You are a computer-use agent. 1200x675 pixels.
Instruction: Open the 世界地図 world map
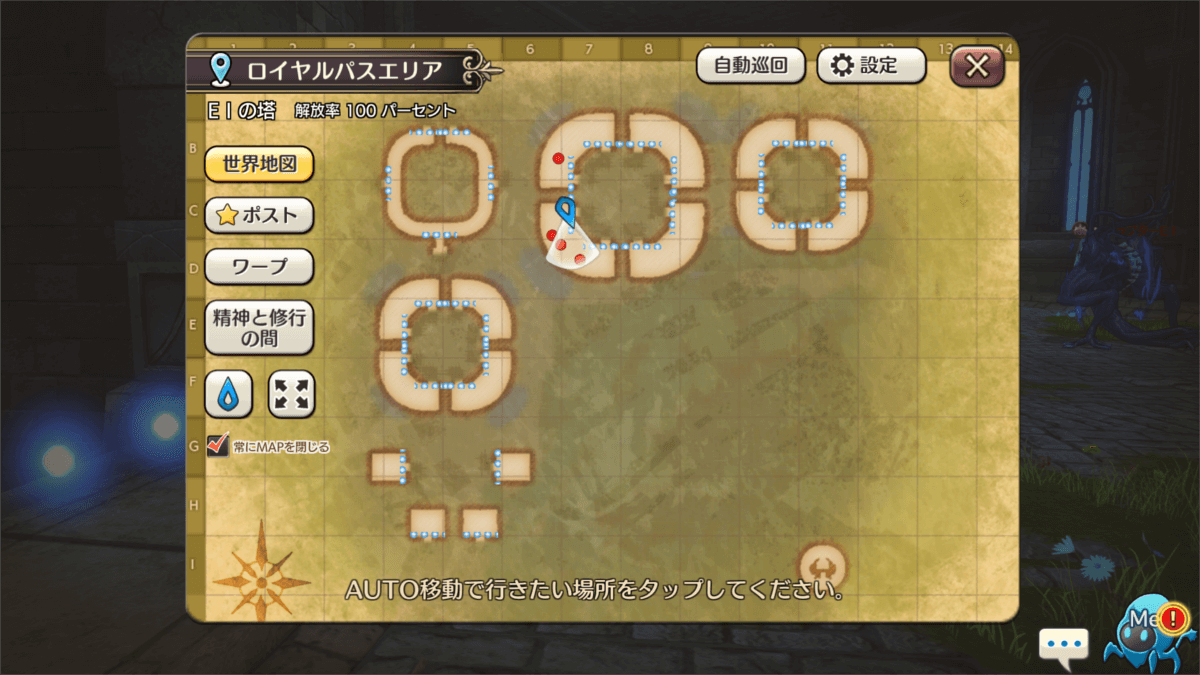coord(259,164)
